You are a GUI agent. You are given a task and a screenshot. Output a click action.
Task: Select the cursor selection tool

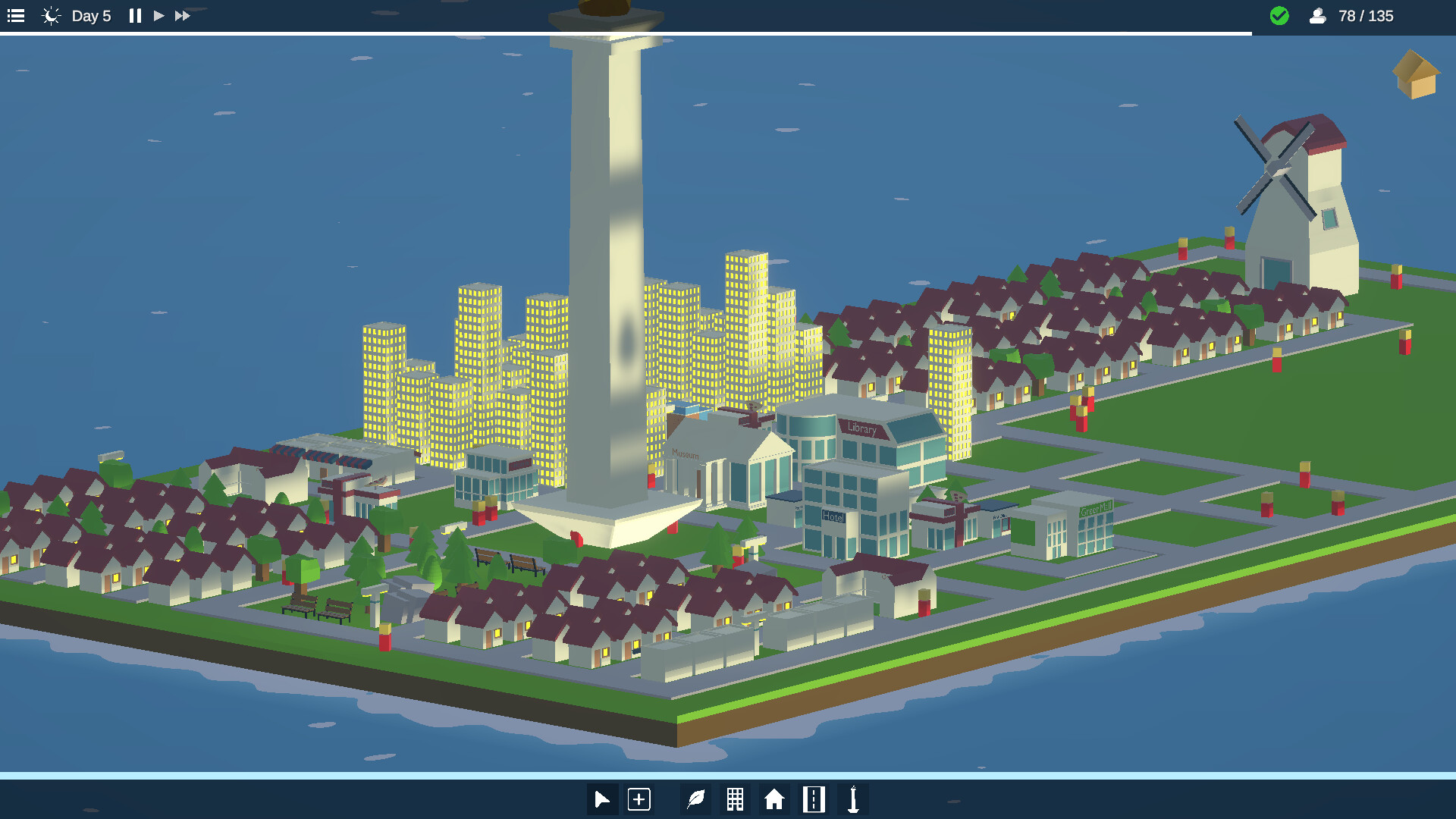click(x=602, y=799)
